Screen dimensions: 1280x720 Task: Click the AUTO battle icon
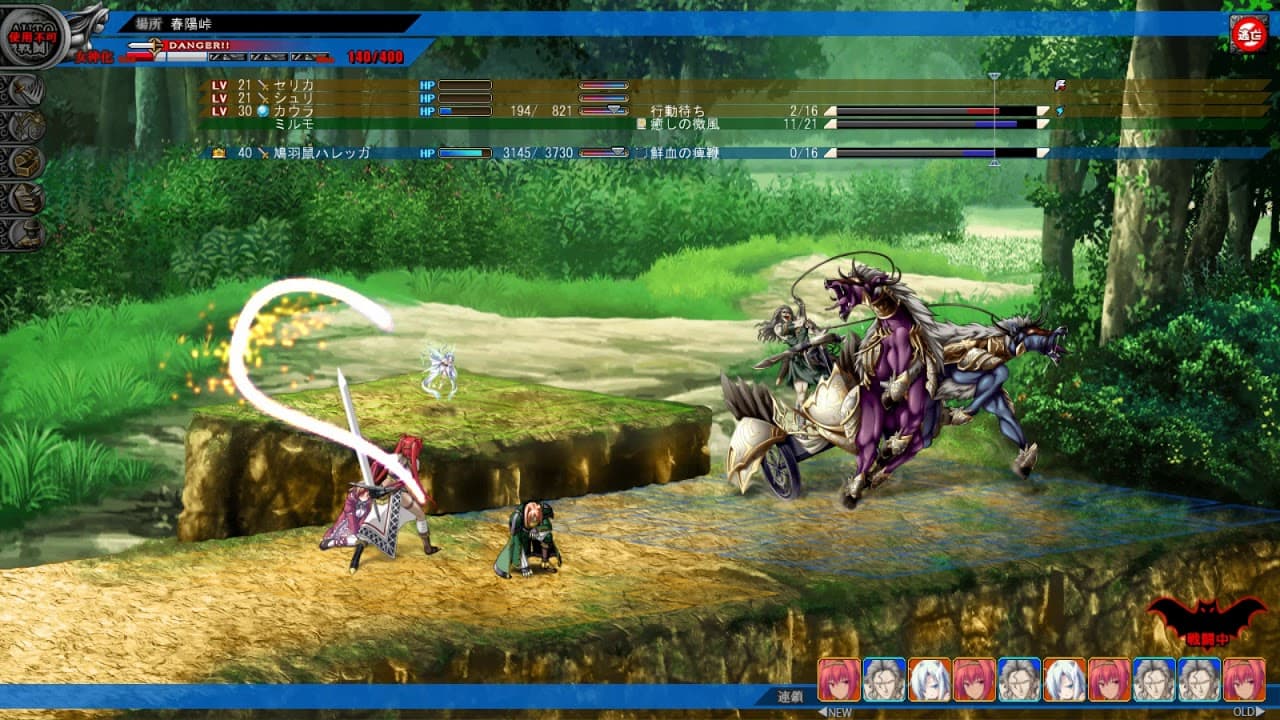(32, 36)
